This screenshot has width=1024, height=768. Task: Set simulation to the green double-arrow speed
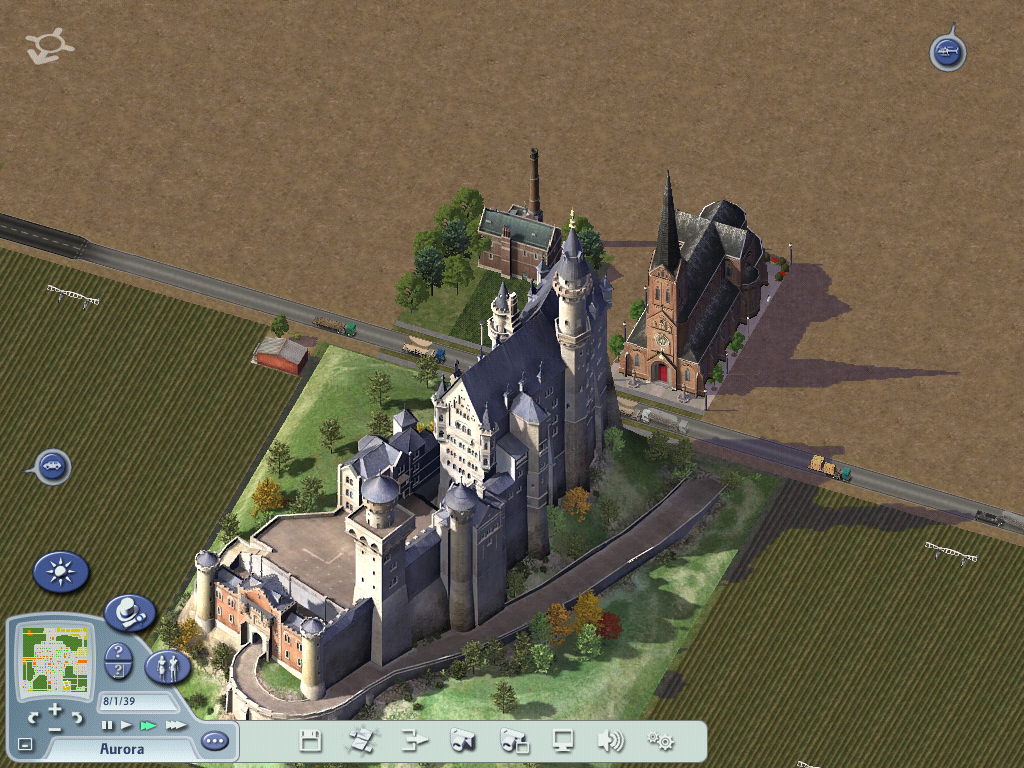pos(149,725)
